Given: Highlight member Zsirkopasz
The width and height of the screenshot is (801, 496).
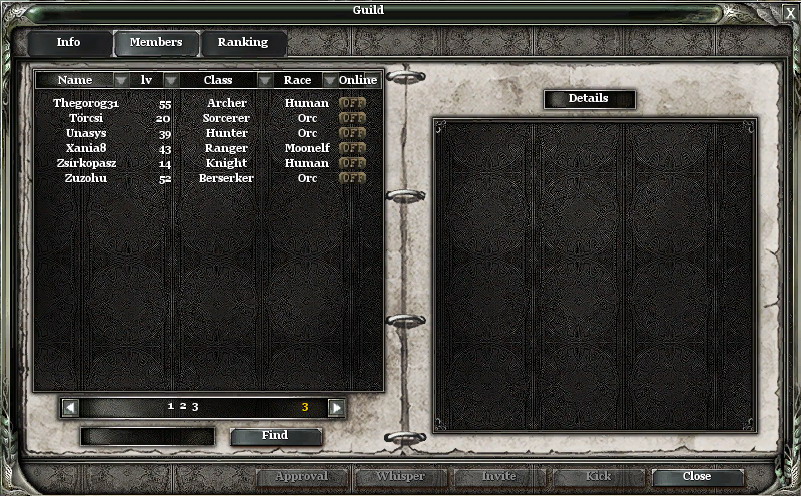Looking at the screenshot, I should tap(86, 163).
